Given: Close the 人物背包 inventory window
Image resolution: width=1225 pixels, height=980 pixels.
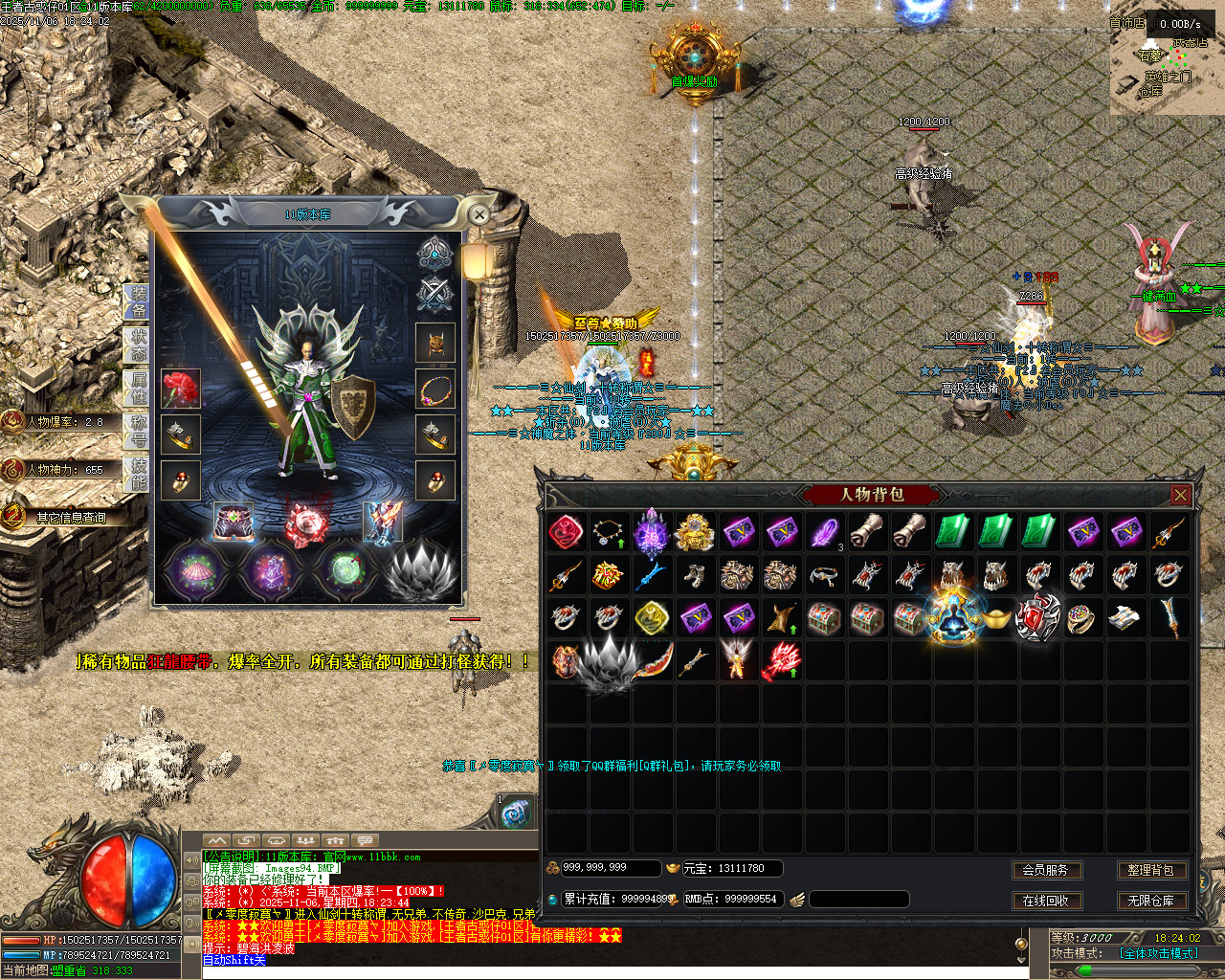Looking at the screenshot, I should tap(1180, 495).
